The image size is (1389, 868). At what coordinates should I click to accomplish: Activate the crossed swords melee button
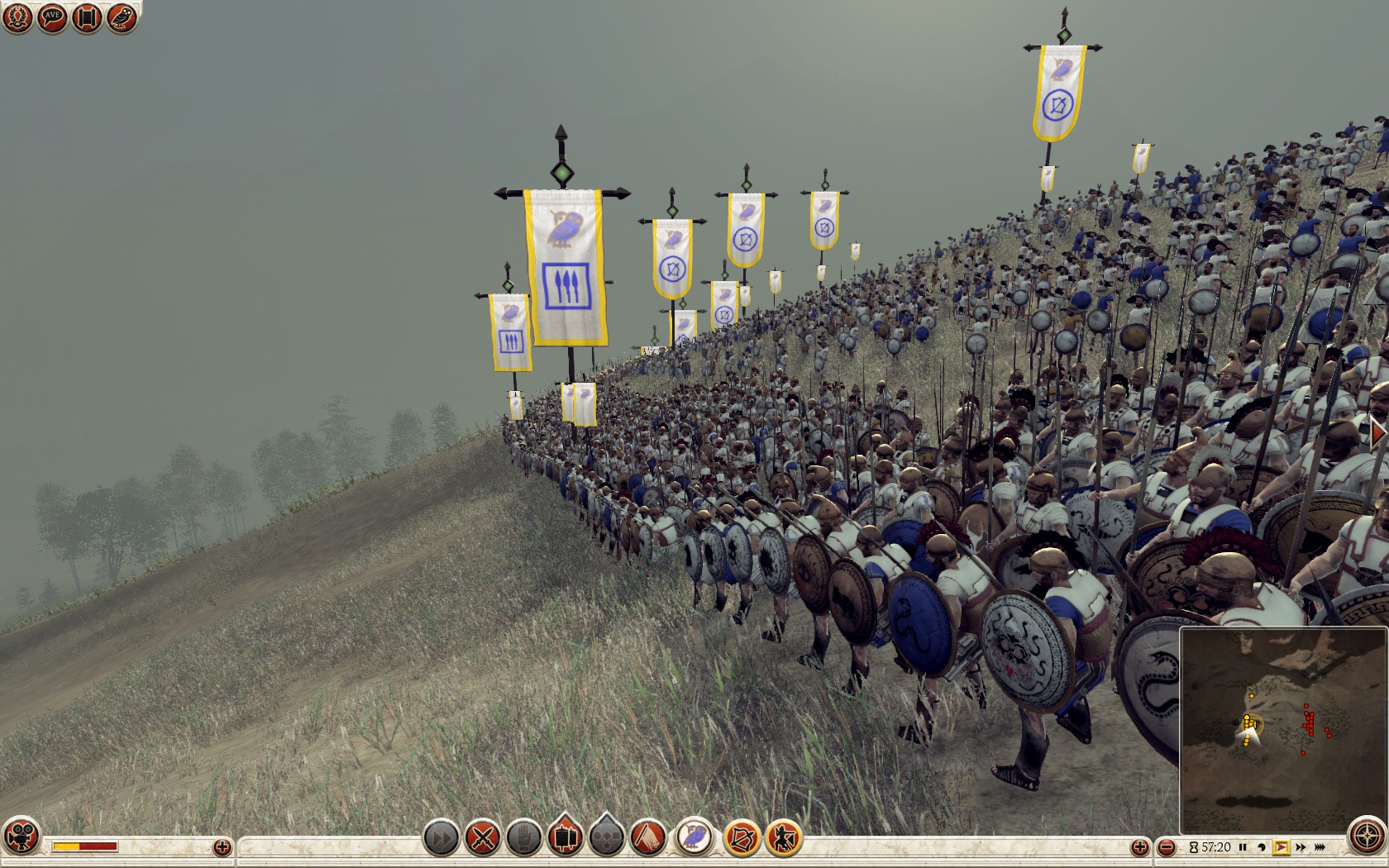pos(483,838)
